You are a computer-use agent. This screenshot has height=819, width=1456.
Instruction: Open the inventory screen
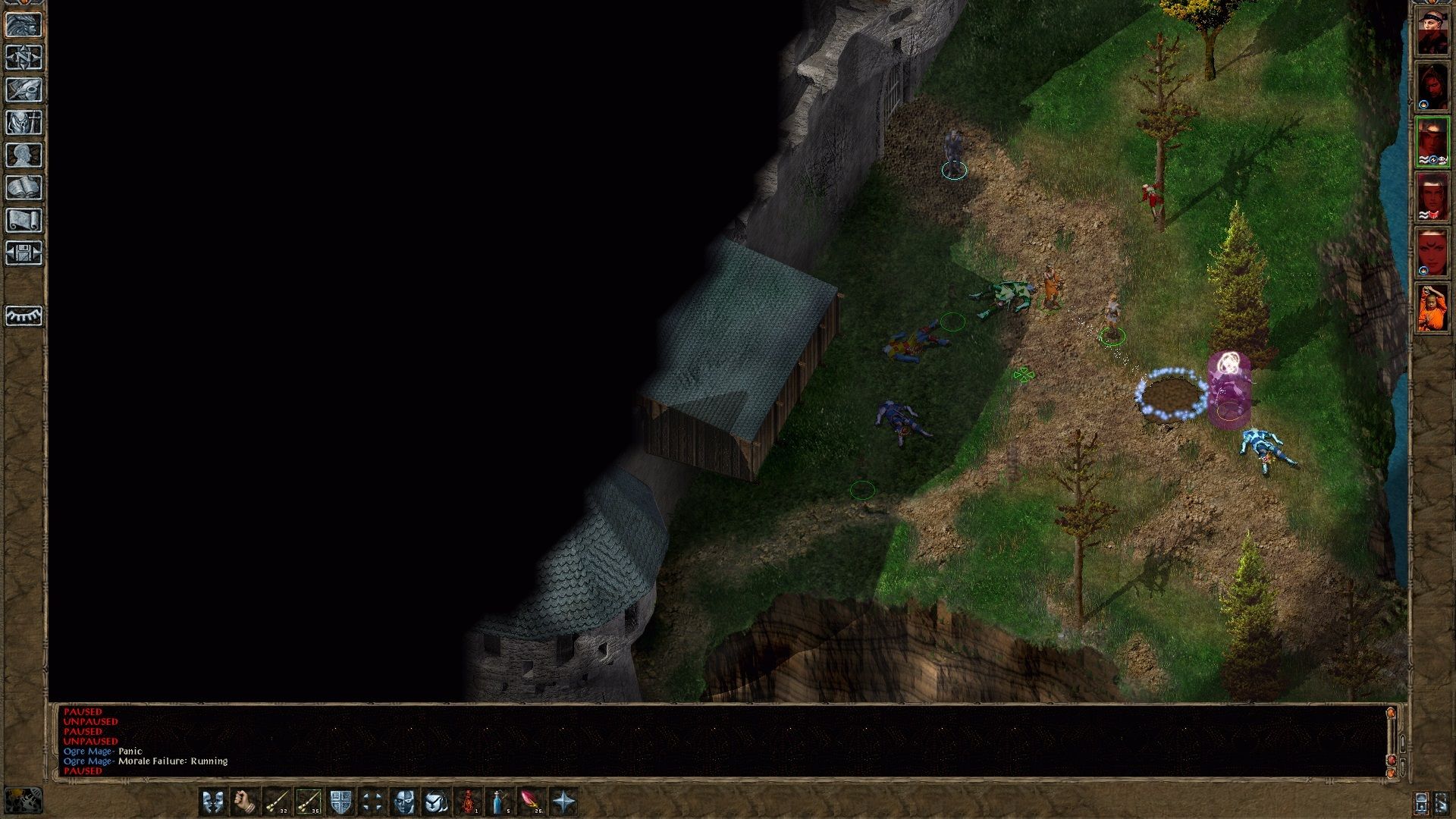[24, 123]
